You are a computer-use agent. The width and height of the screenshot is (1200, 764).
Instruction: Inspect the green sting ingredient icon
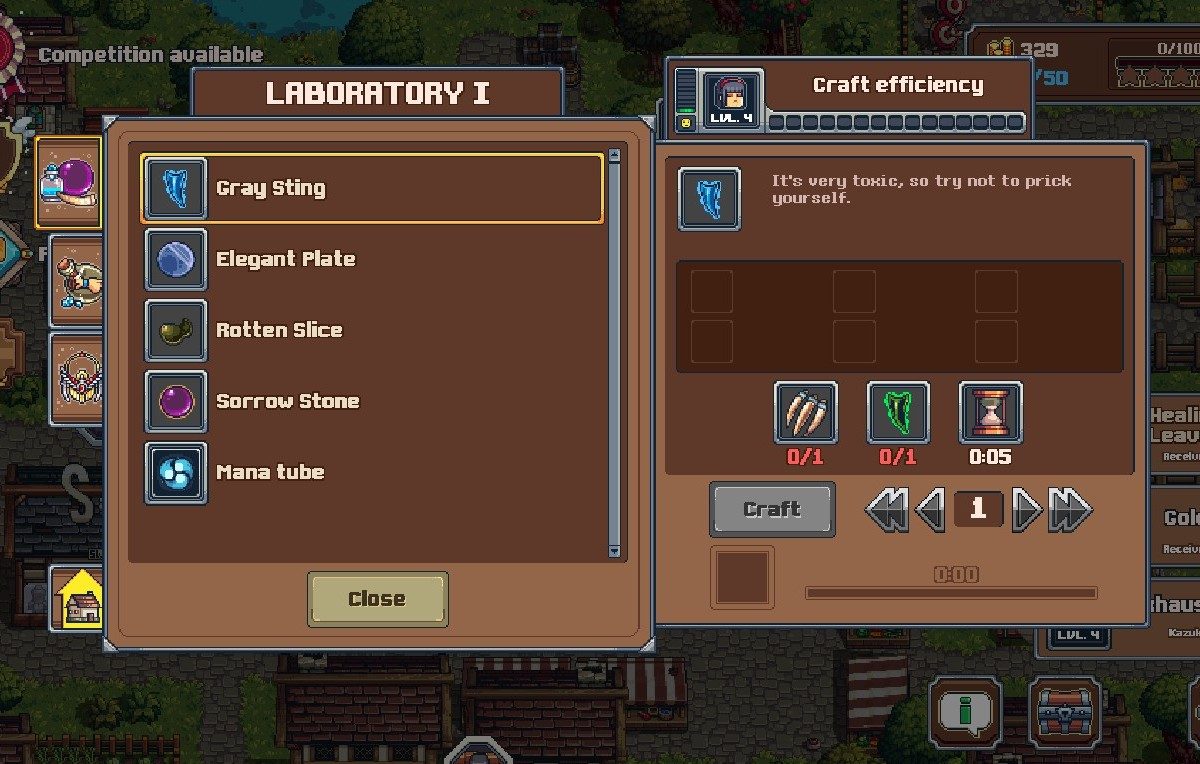[x=898, y=412]
